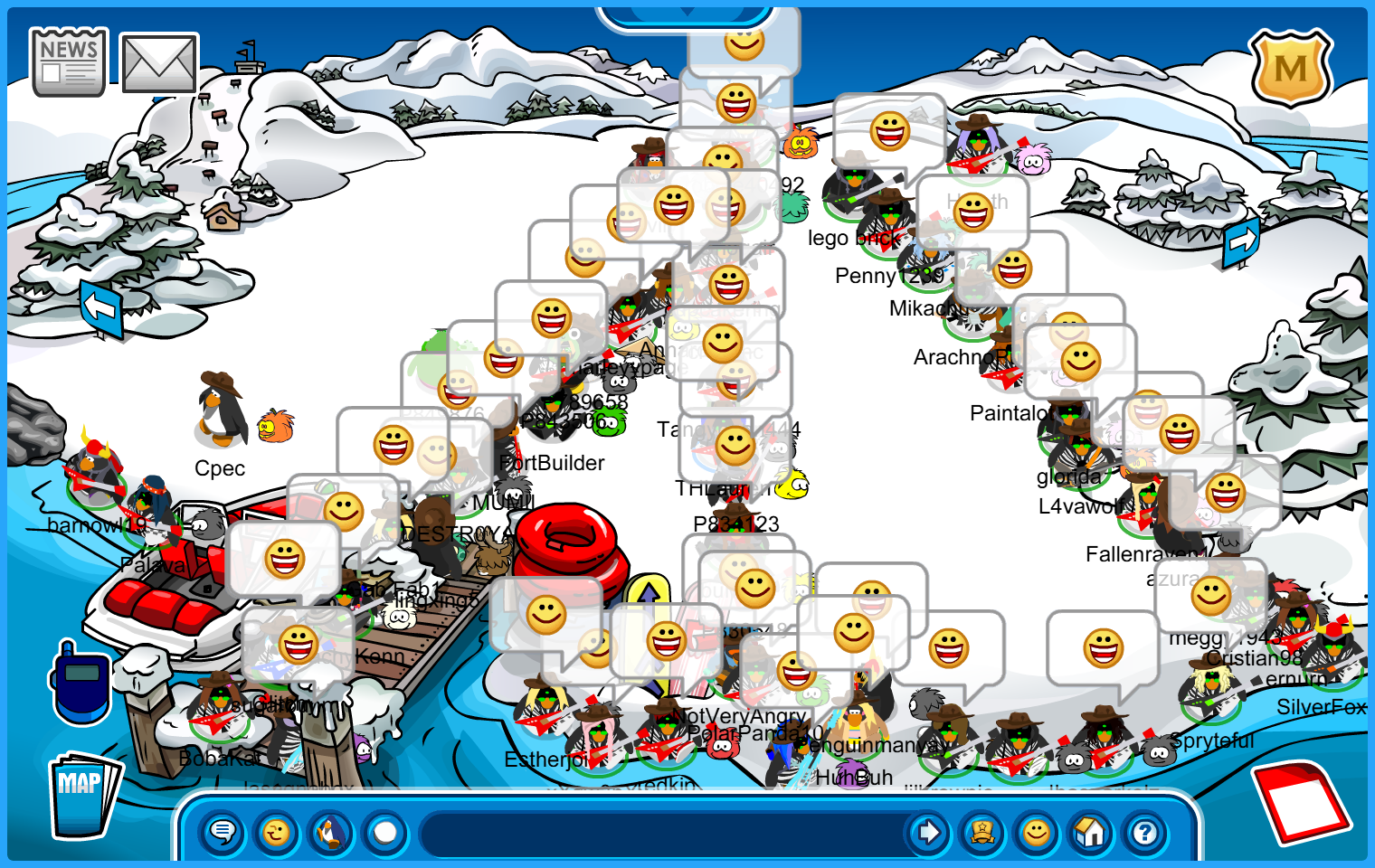Go to your igloo with house button
The height and width of the screenshot is (868, 1375).
click(x=1091, y=832)
